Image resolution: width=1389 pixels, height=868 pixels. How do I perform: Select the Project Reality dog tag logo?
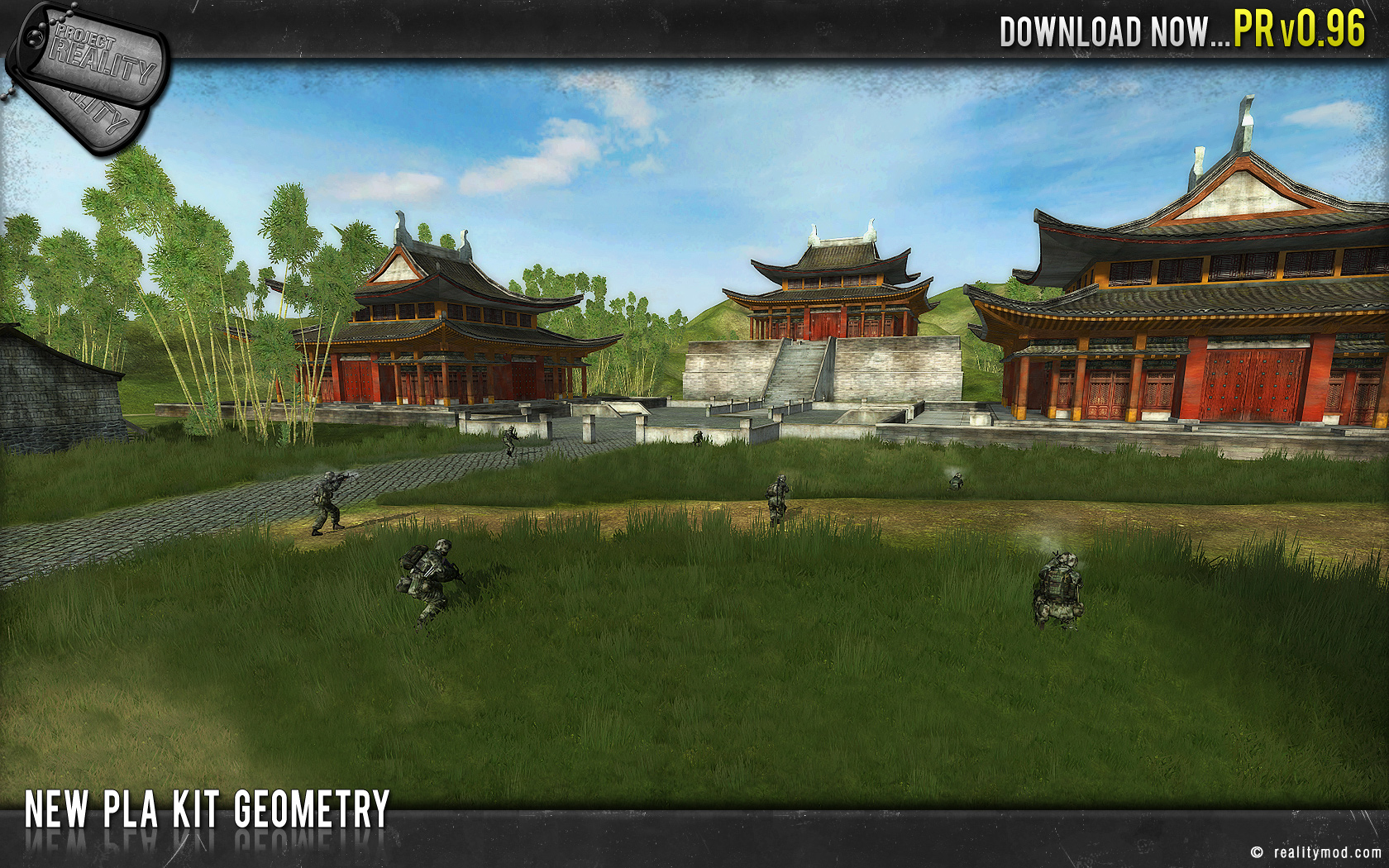[91, 74]
